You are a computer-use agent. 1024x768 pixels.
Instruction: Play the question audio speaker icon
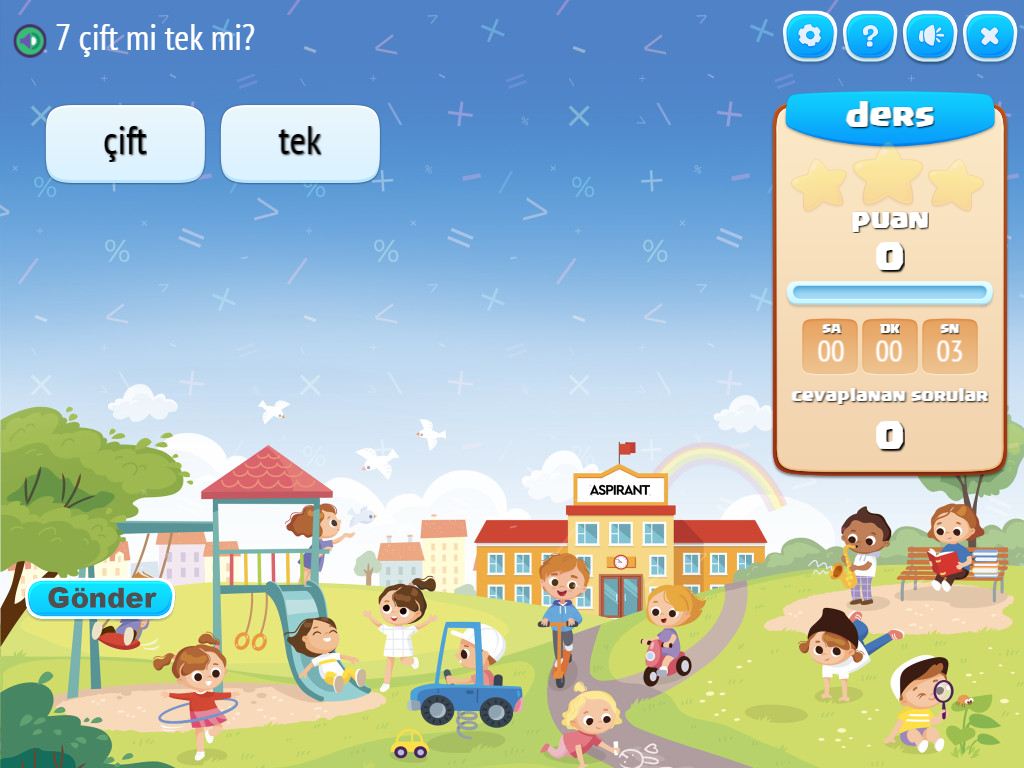pos(29,40)
